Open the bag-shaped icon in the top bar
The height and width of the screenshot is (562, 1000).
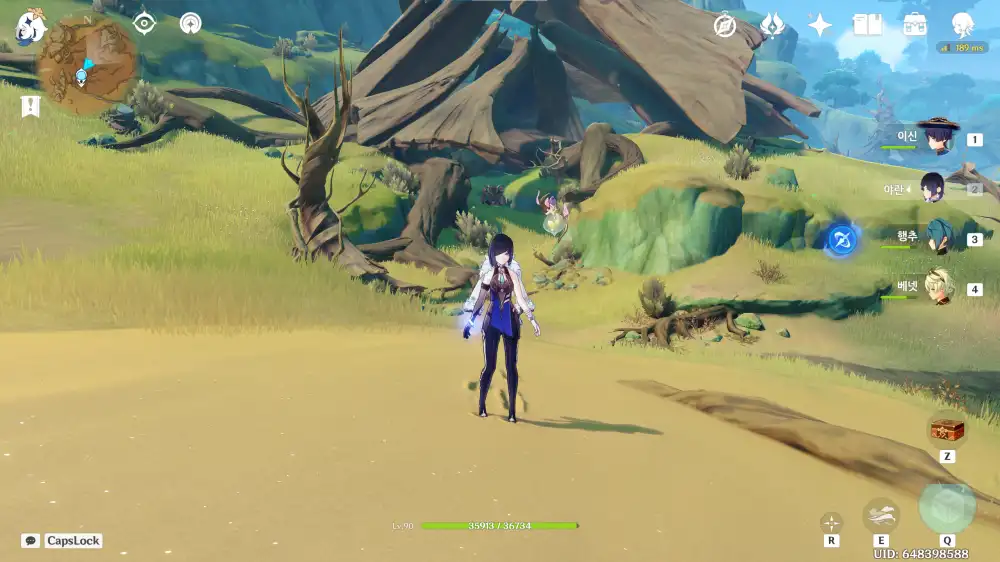point(914,26)
